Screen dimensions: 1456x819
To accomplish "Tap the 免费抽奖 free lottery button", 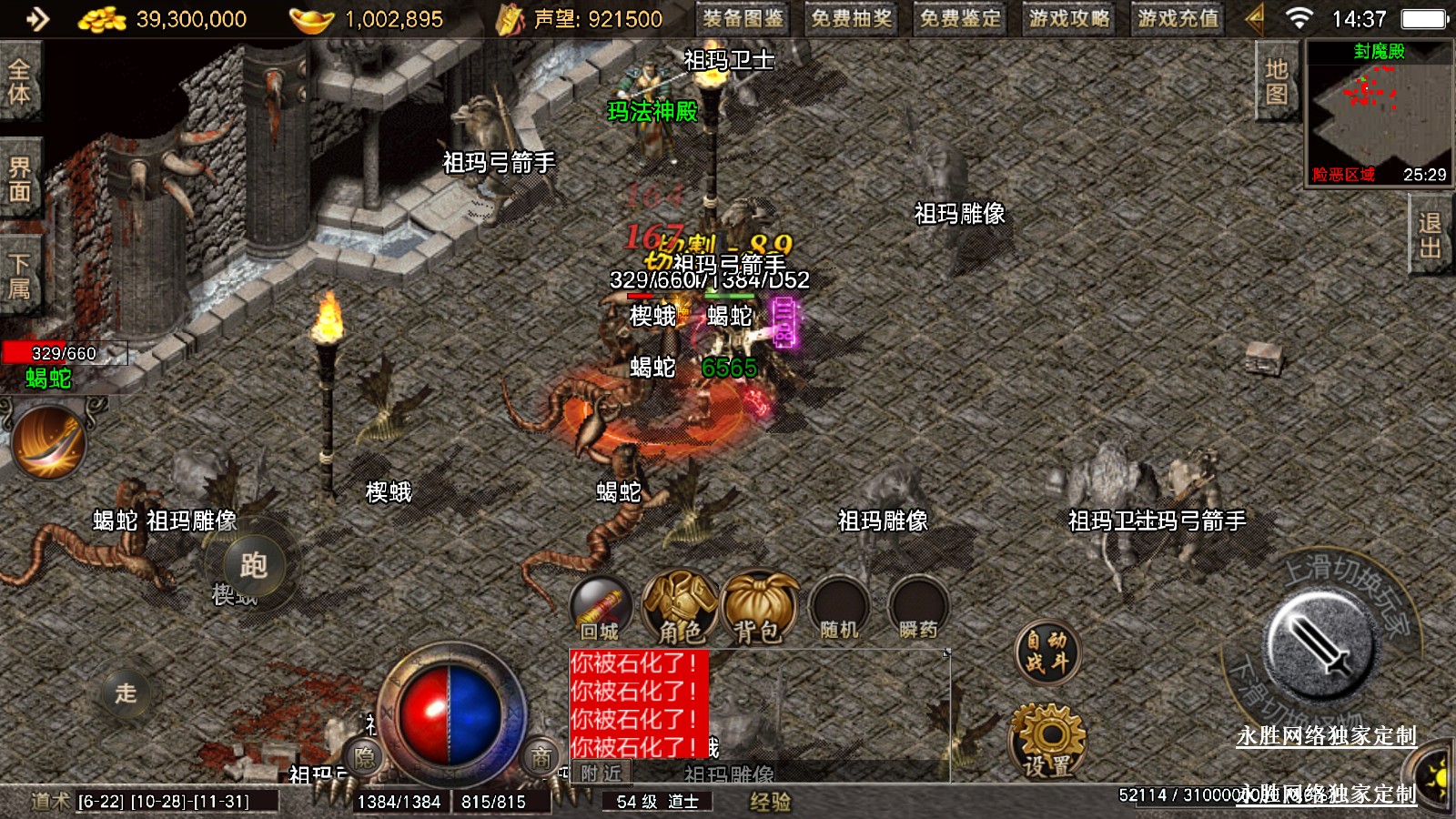I will [852, 19].
